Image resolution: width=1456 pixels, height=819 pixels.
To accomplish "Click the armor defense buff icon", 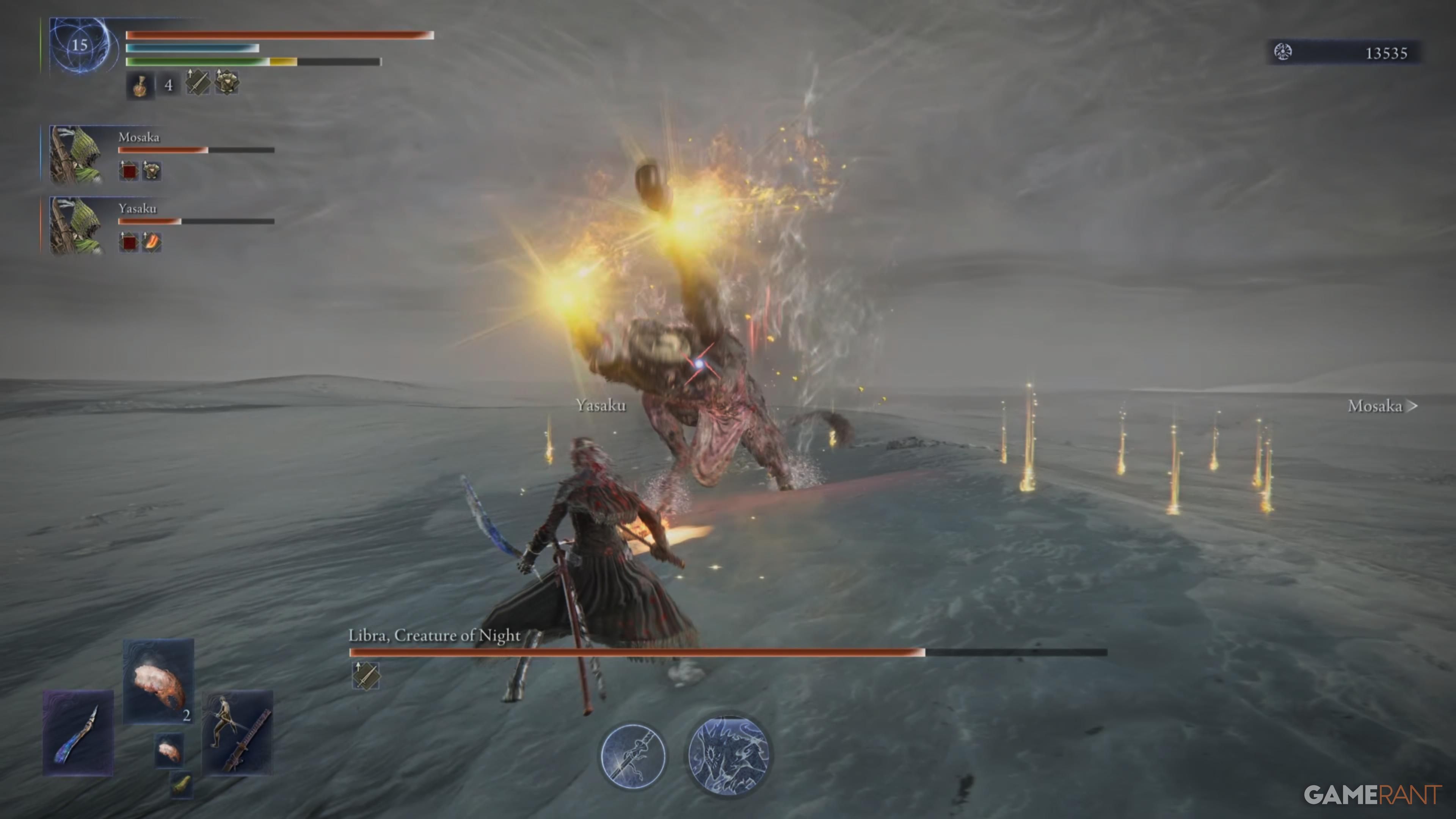I will 227,83.
